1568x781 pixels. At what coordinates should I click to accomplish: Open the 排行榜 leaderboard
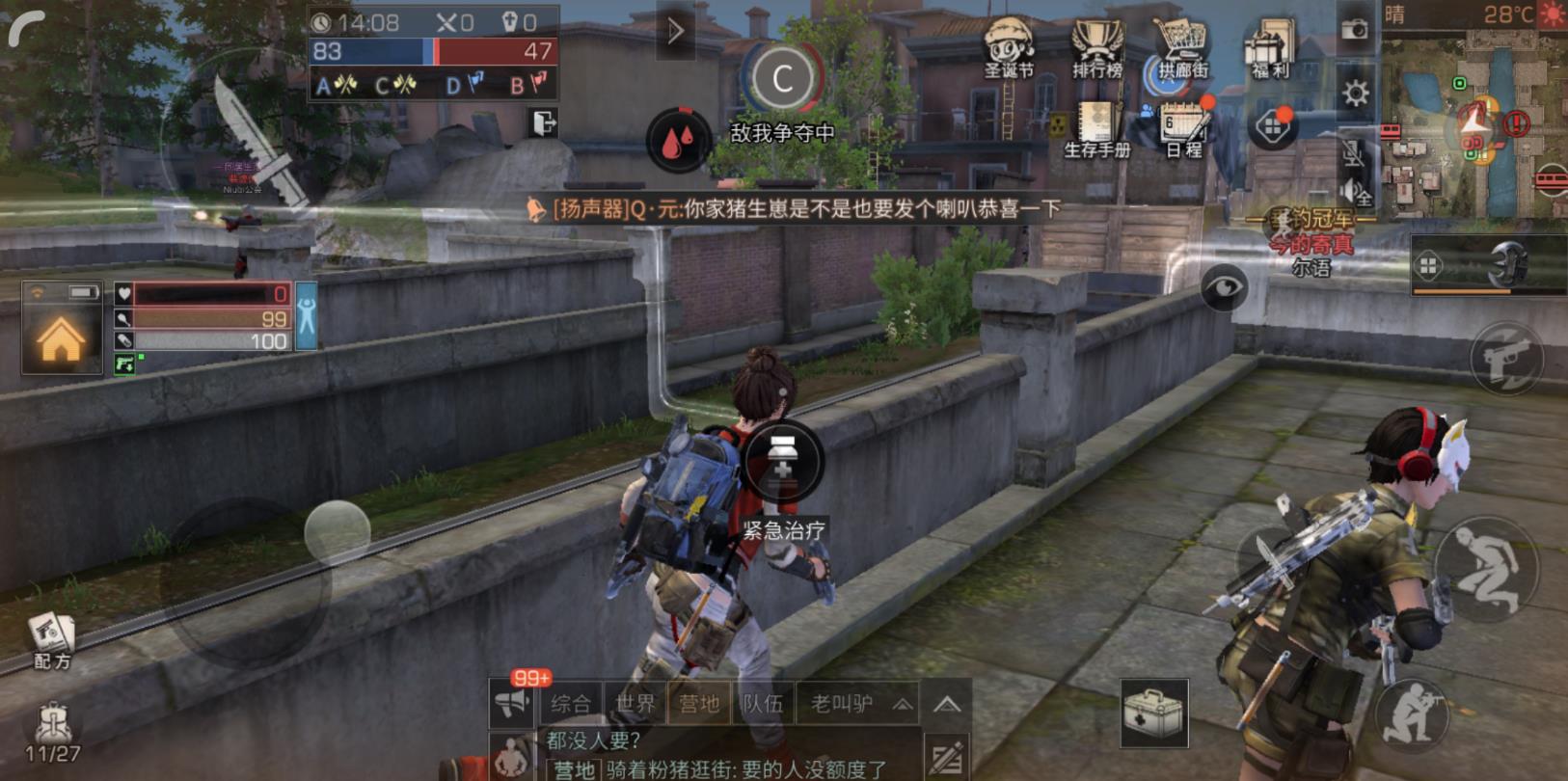1097,48
